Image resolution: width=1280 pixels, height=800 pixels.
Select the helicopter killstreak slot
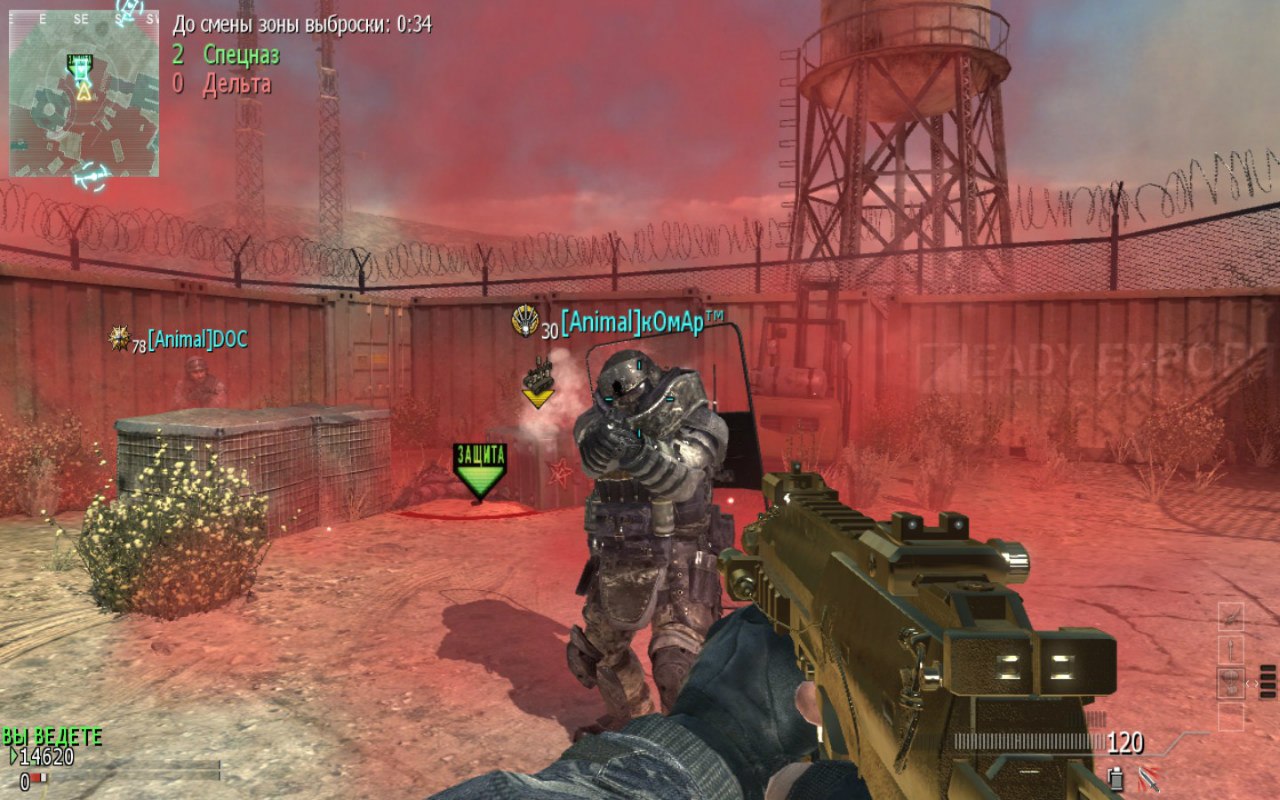[x=1231, y=617]
